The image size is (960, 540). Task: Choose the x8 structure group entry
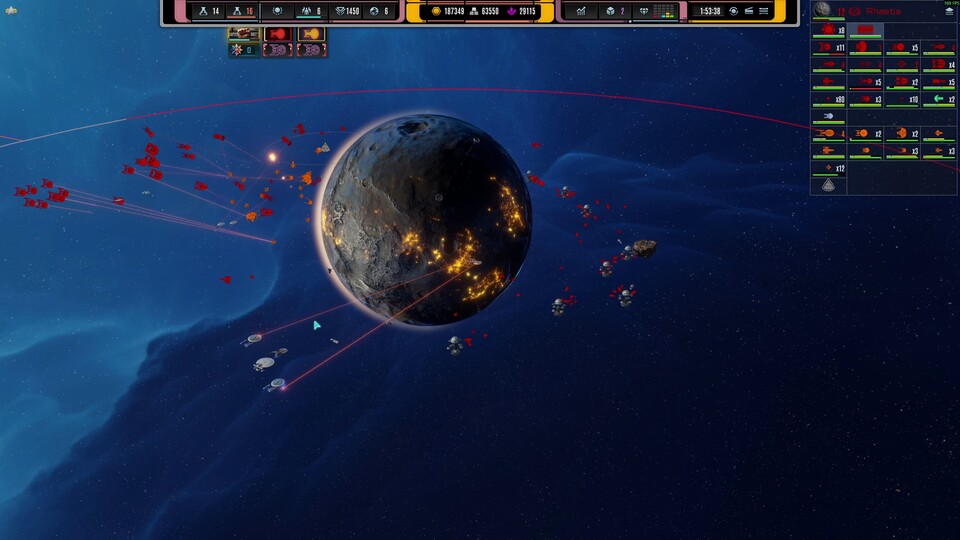[828, 30]
